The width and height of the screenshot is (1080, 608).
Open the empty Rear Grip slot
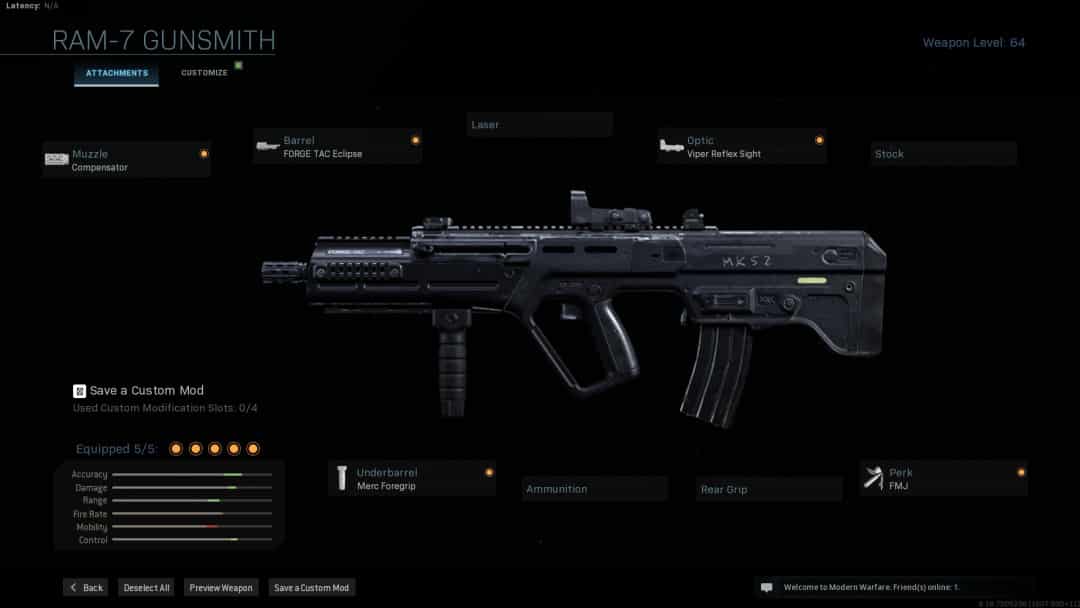click(x=769, y=489)
